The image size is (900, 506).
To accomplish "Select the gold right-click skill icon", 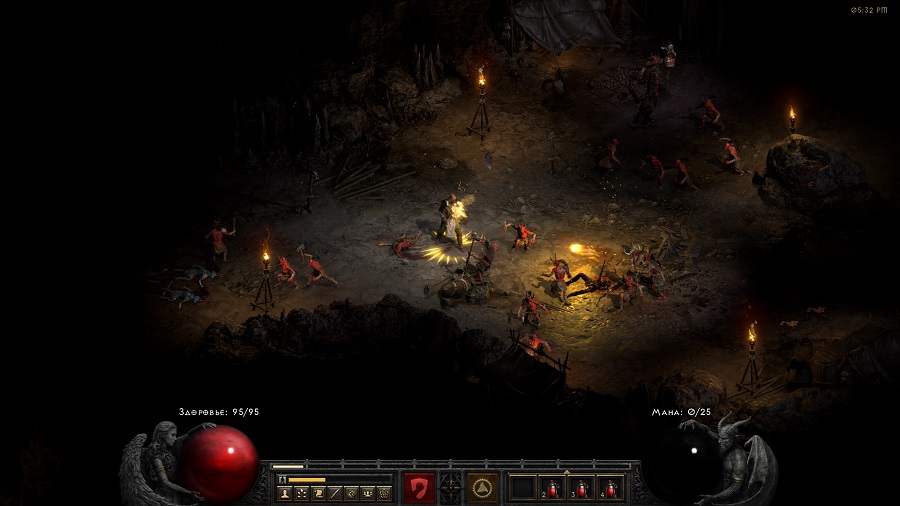I will click(x=483, y=487).
